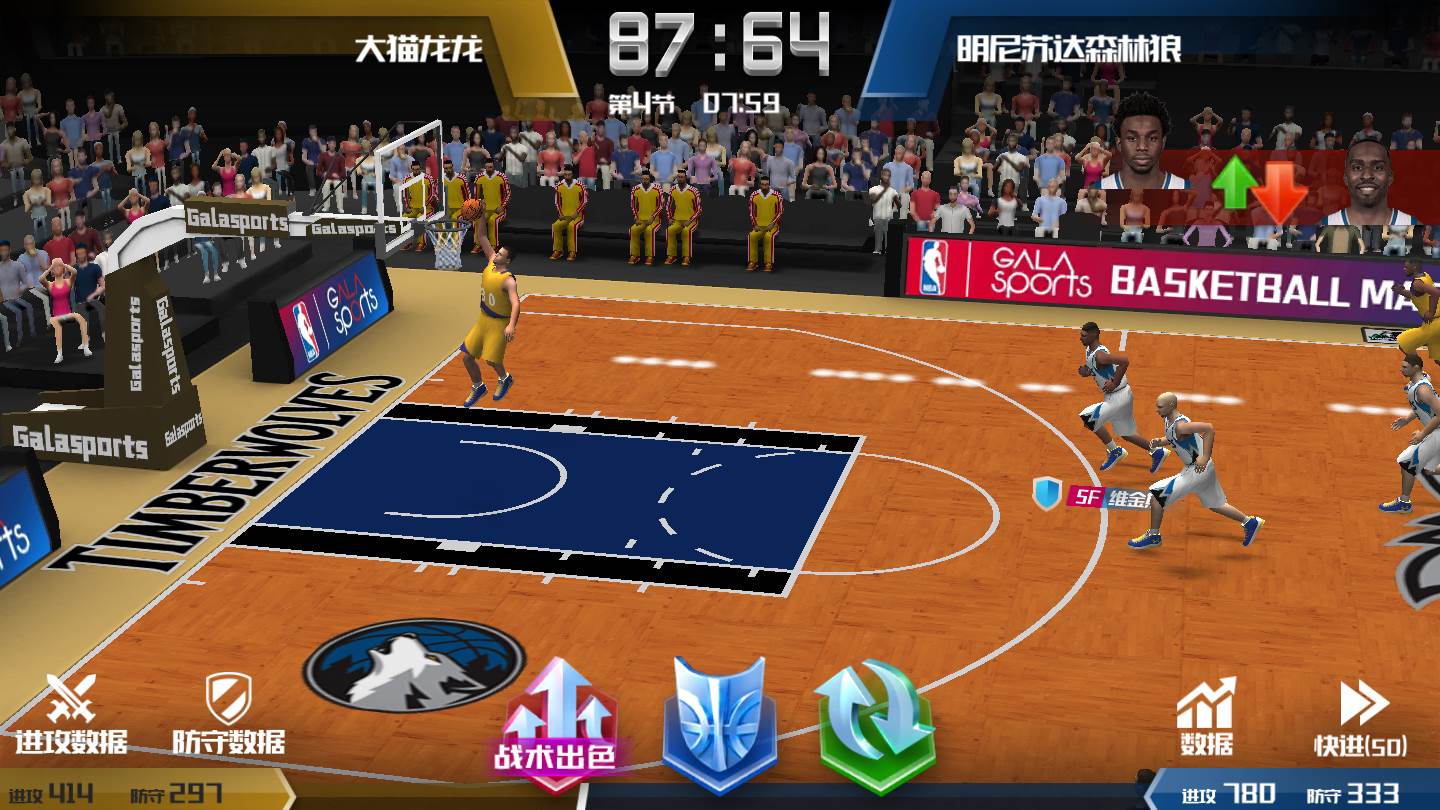This screenshot has height=810, width=1440.
Task: Show the 防守数据 defense stats
Action: (228, 713)
